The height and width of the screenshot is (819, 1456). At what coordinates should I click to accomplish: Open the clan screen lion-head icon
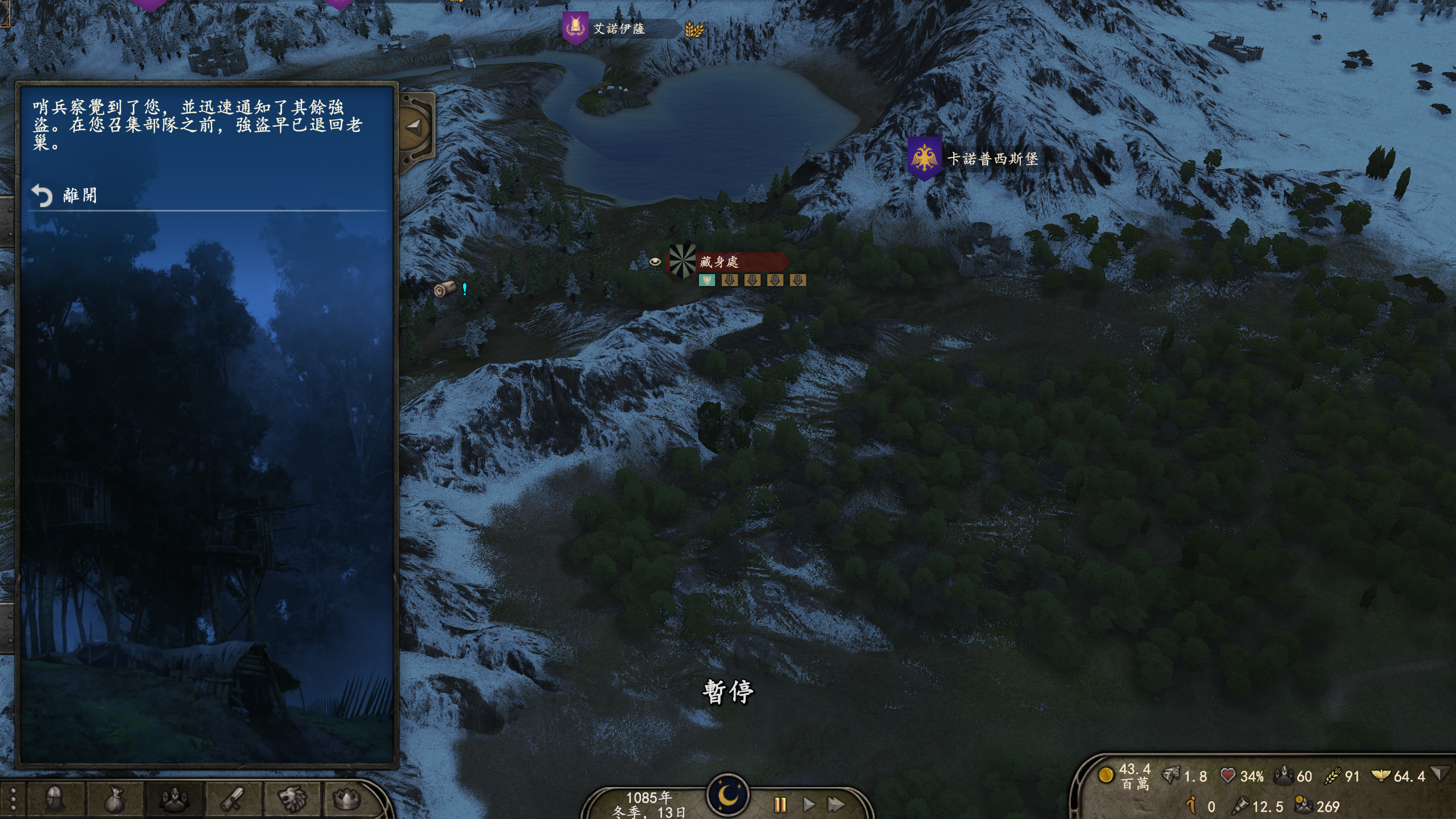point(292,799)
